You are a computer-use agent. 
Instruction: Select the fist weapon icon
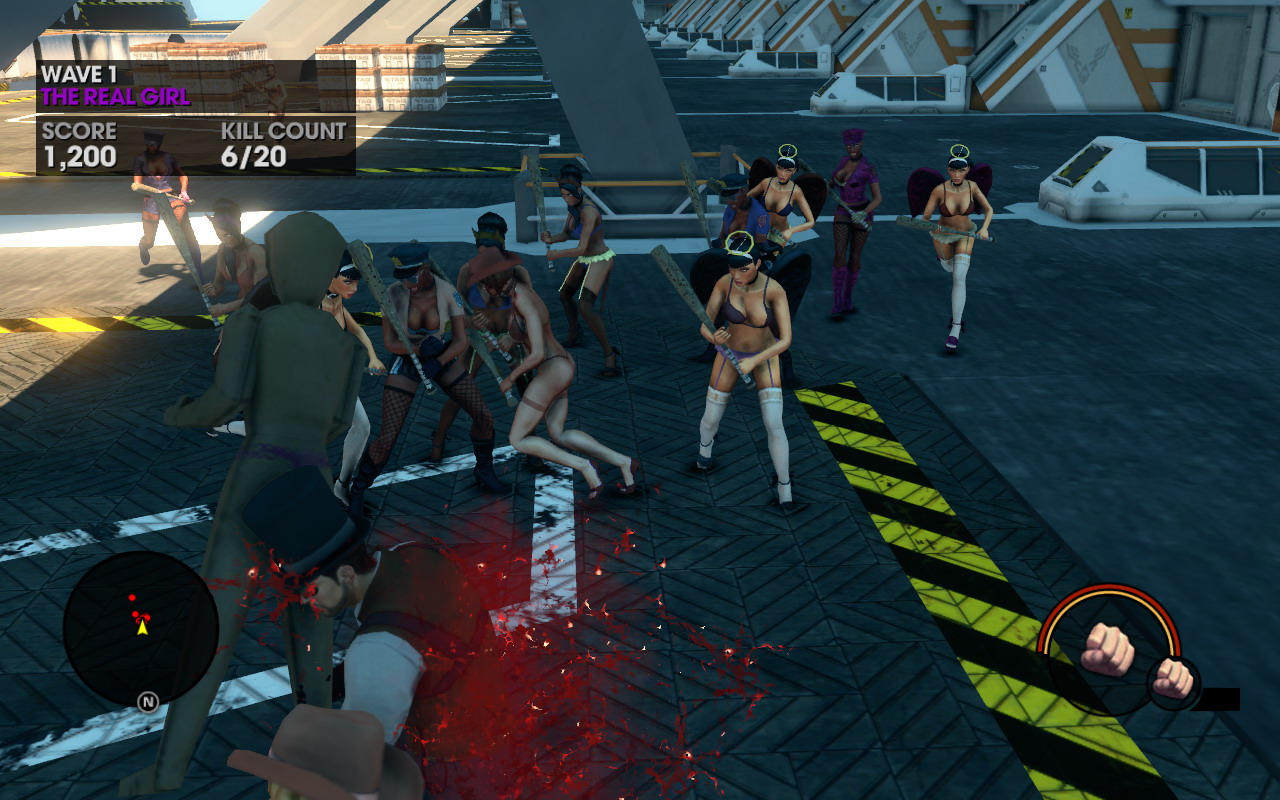[1107, 648]
